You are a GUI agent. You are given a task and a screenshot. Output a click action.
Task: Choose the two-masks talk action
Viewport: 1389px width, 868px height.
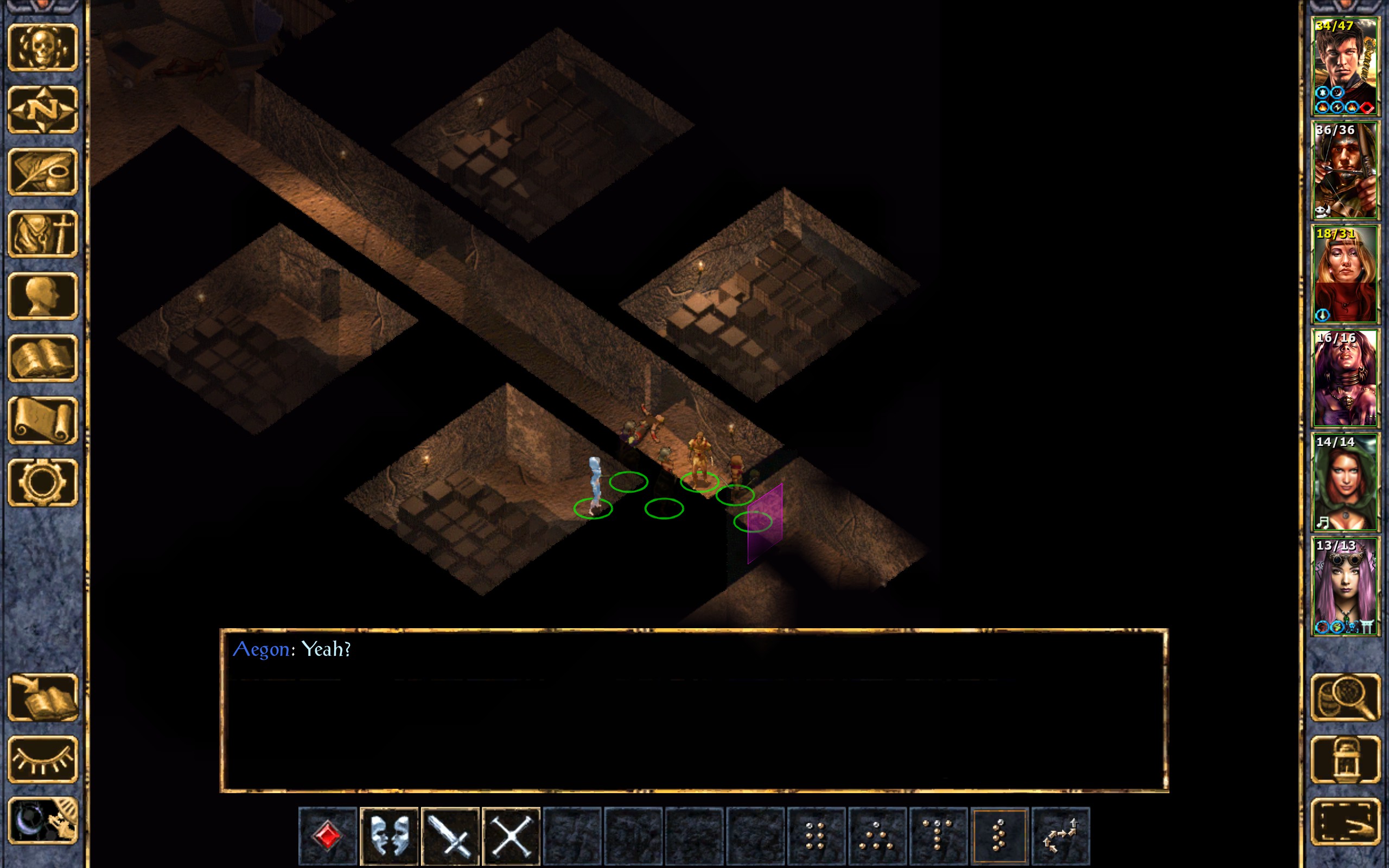[389, 835]
